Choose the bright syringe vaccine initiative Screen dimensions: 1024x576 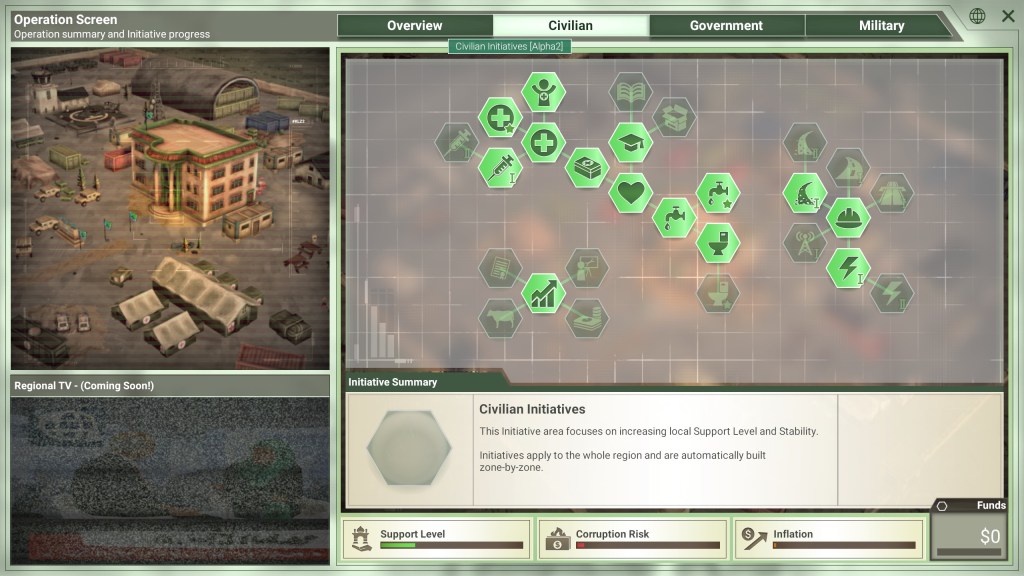point(500,167)
